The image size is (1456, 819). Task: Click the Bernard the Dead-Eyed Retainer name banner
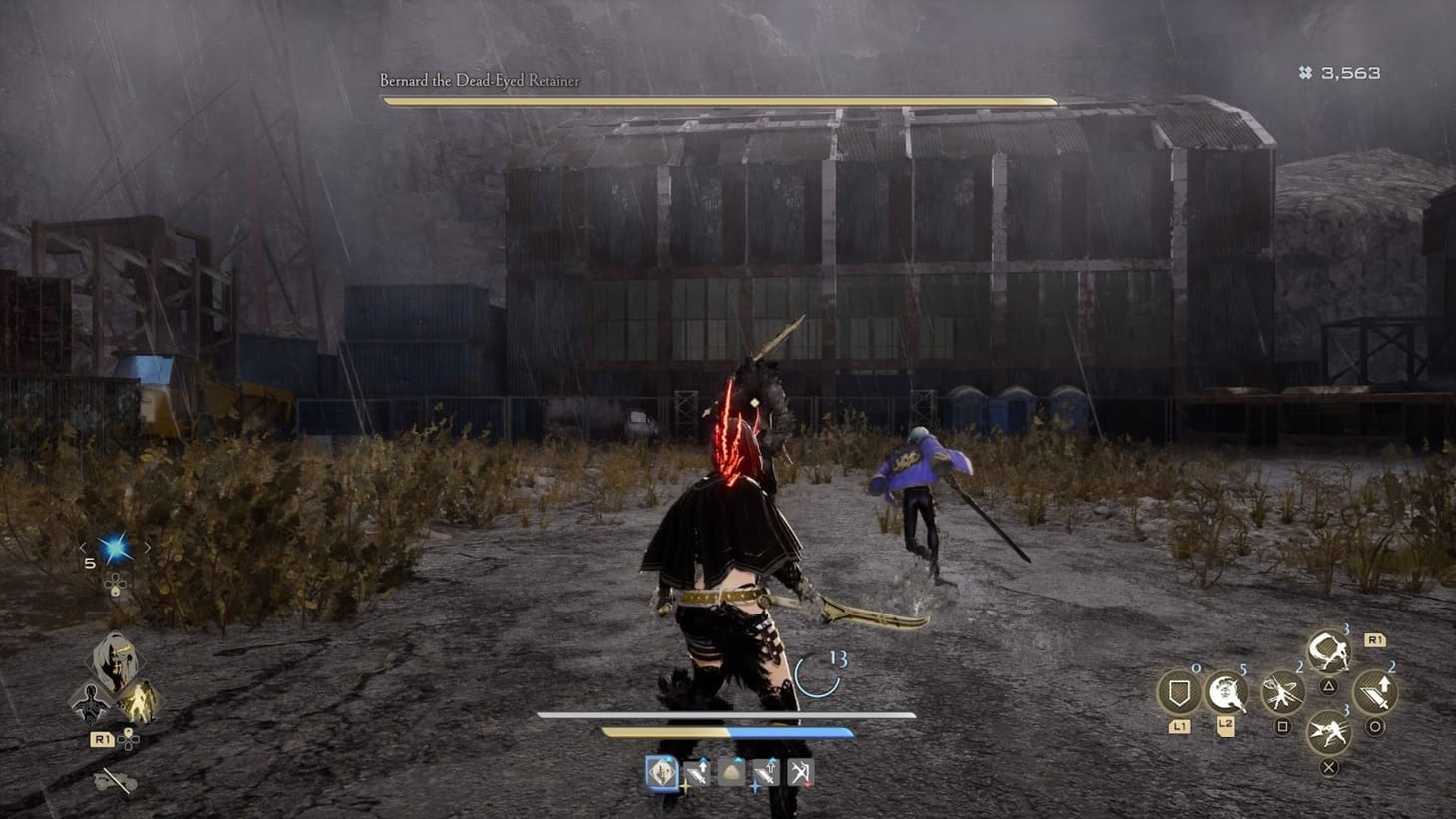[479, 82]
